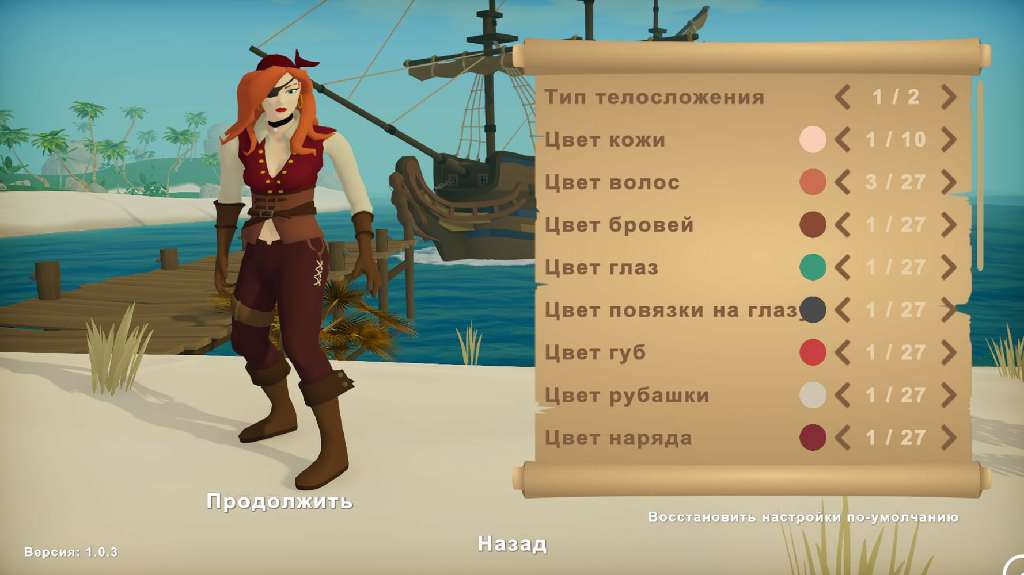Click the hair color orange swatch

coord(813,183)
